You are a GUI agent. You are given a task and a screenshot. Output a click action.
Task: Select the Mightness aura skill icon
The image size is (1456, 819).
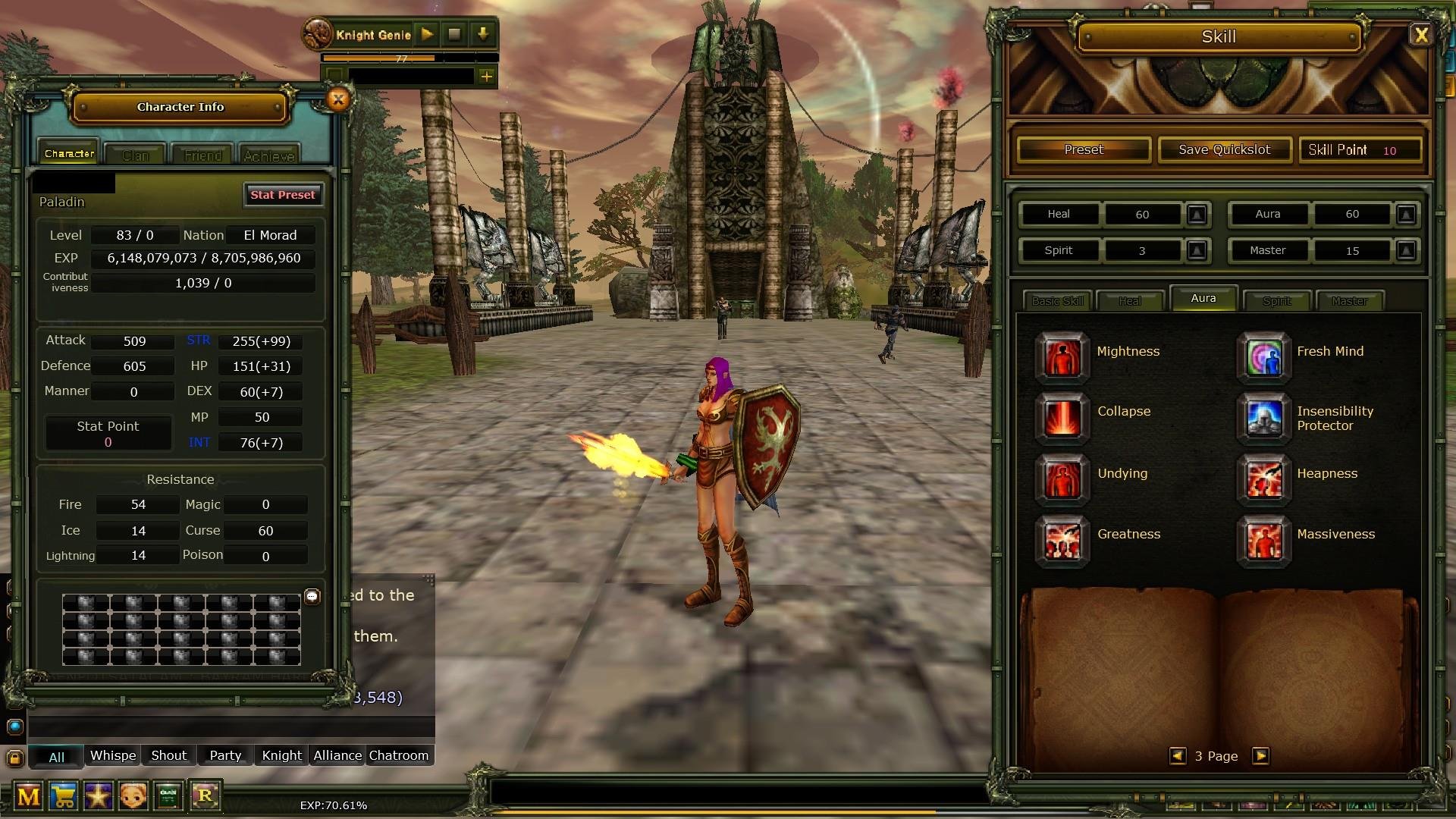pyautogui.click(x=1062, y=356)
